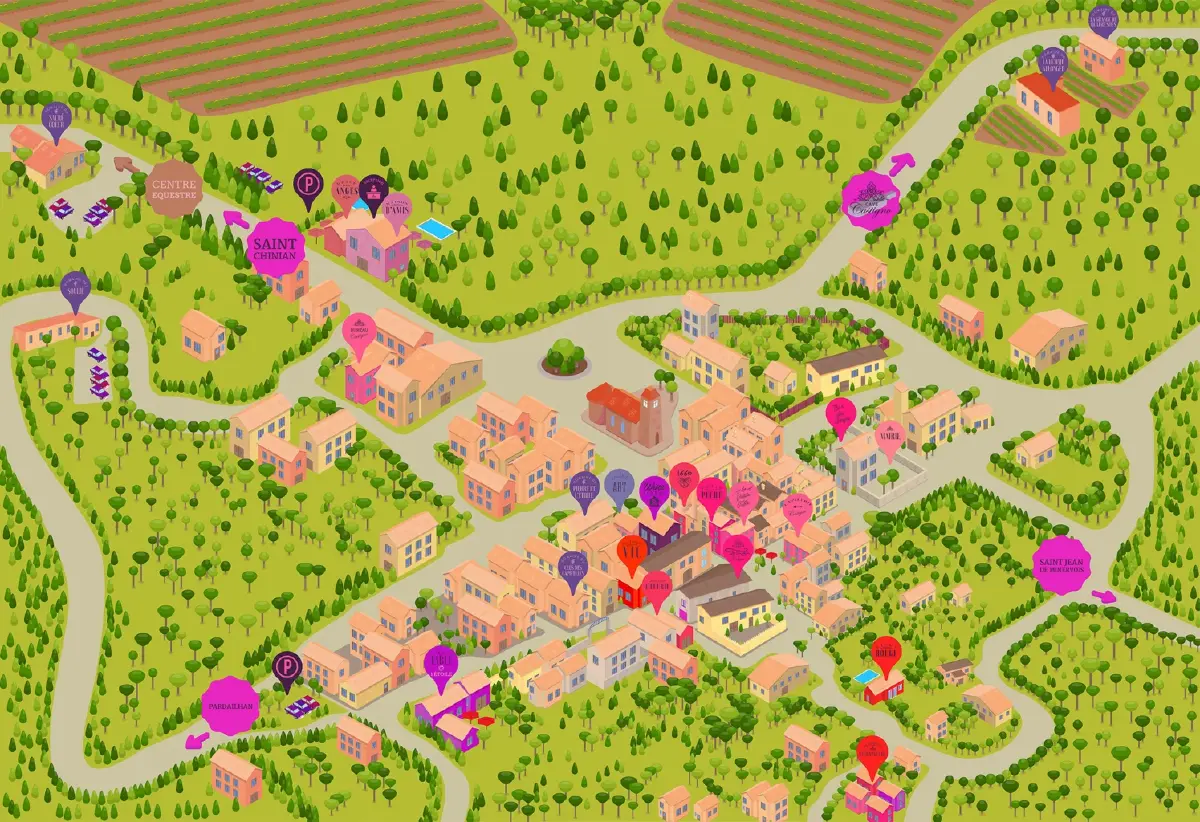Click the parking pin next to Anges

pos(308,184)
